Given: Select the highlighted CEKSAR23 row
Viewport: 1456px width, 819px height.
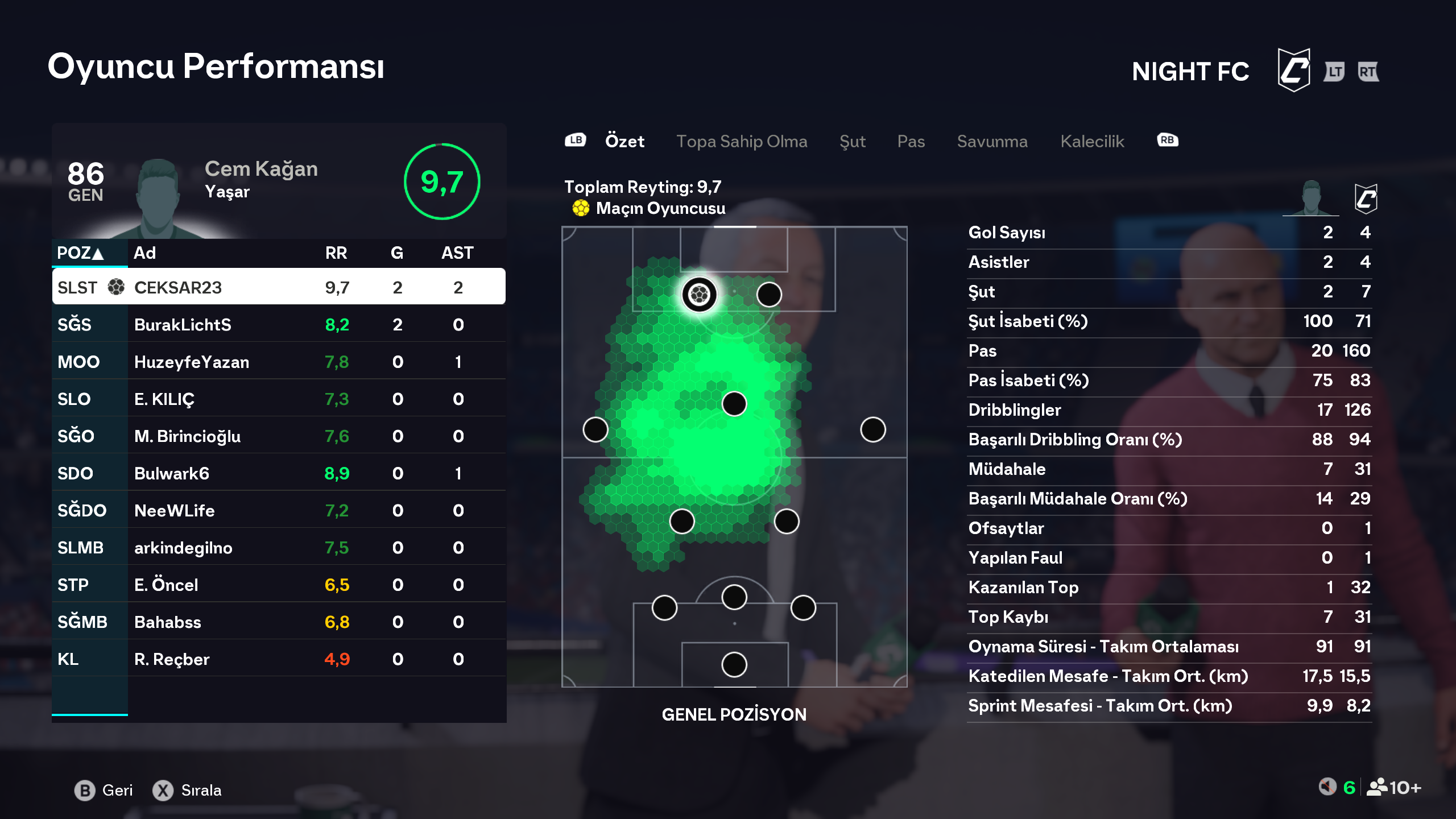Looking at the screenshot, I should (x=279, y=287).
